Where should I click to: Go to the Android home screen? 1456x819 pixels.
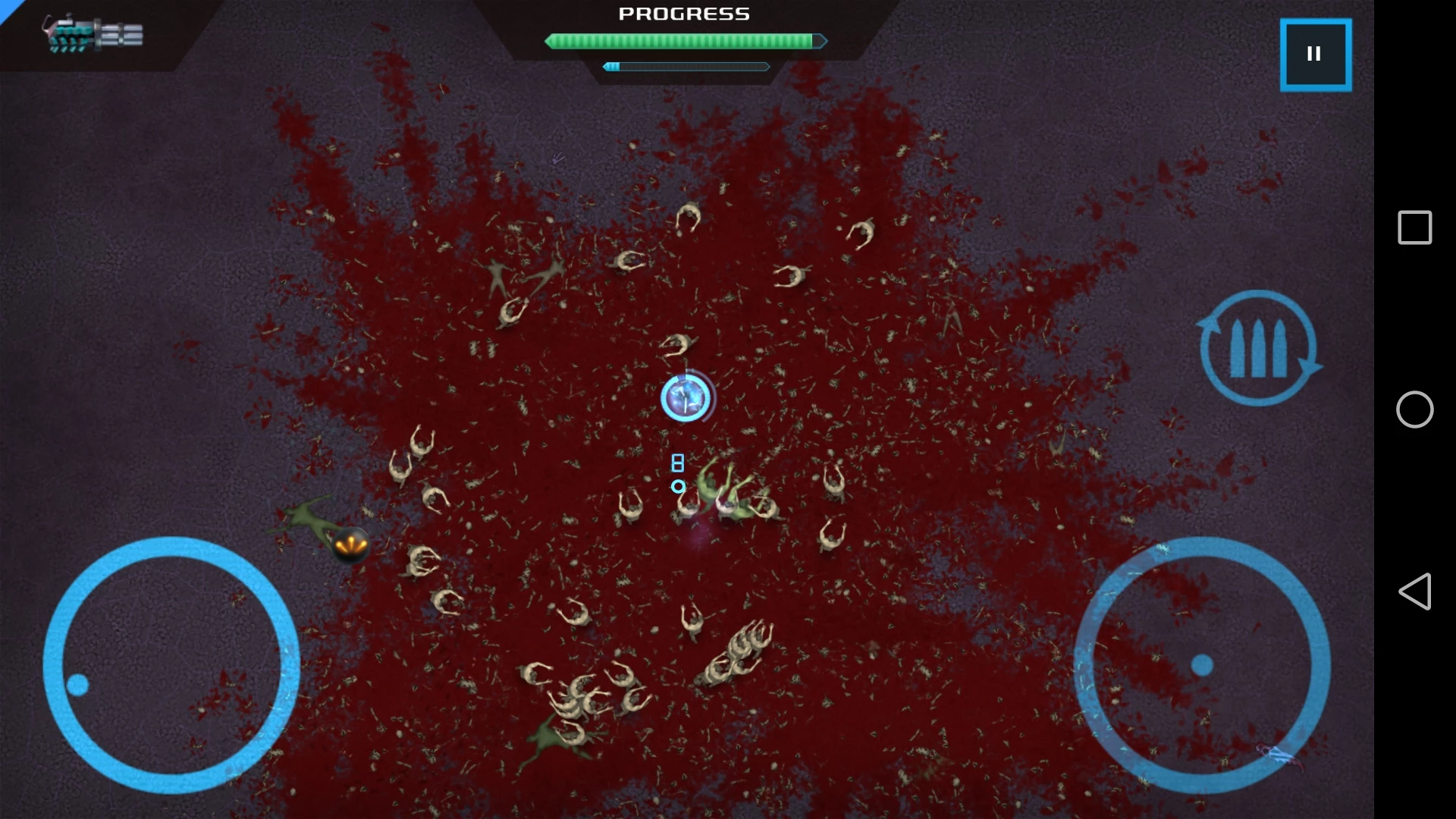1414,409
